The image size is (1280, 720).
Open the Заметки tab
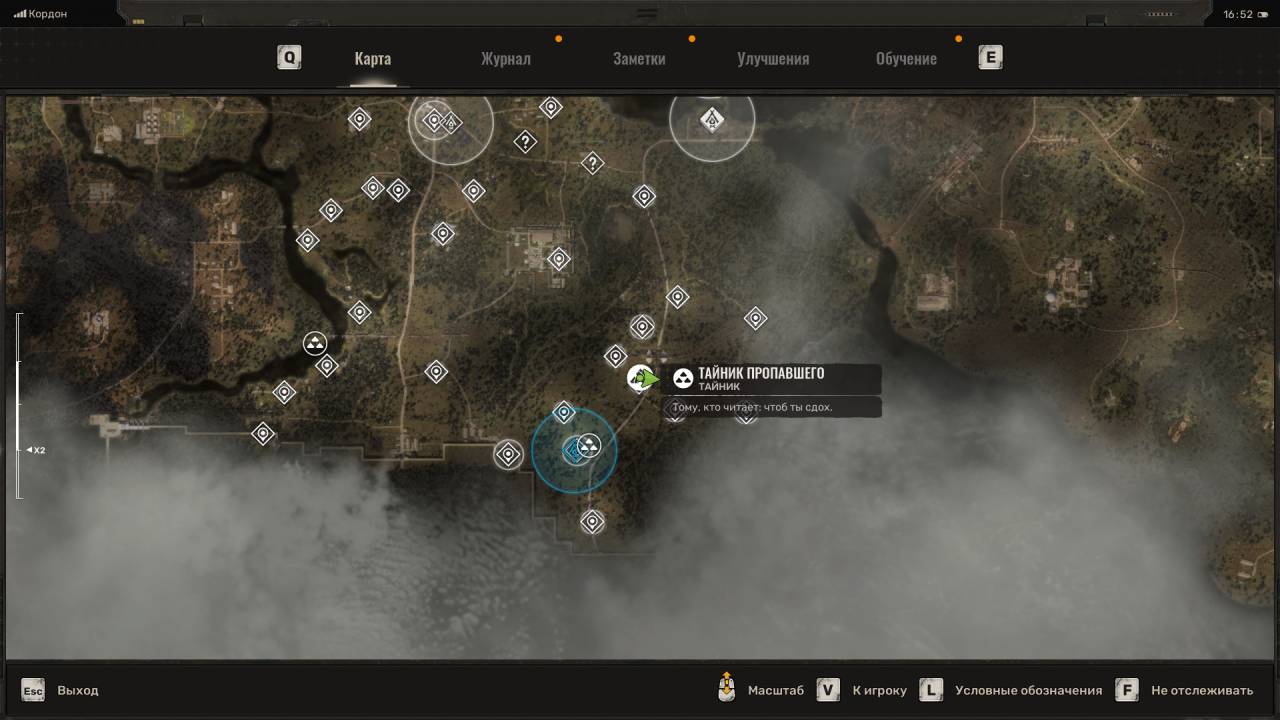pos(639,58)
